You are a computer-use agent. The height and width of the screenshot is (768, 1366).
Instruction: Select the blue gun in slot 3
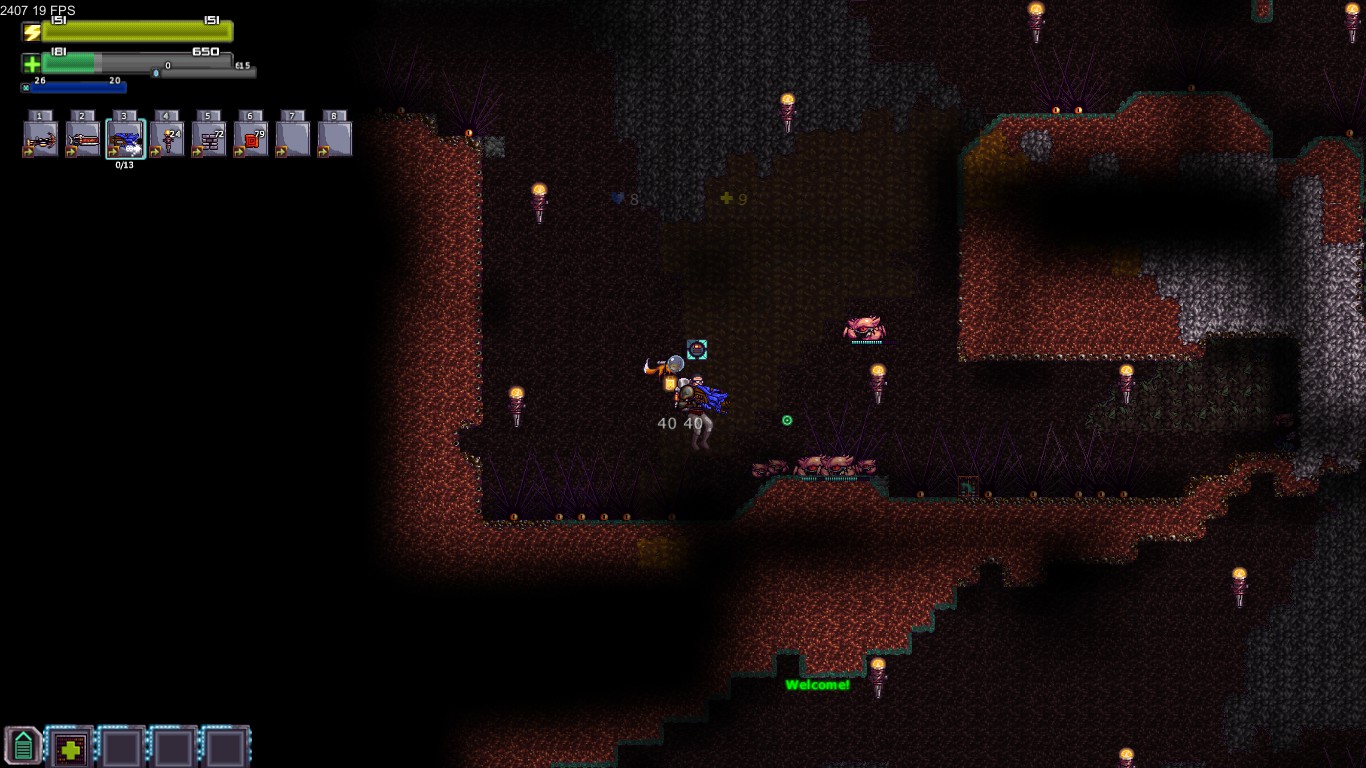tap(125, 139)
